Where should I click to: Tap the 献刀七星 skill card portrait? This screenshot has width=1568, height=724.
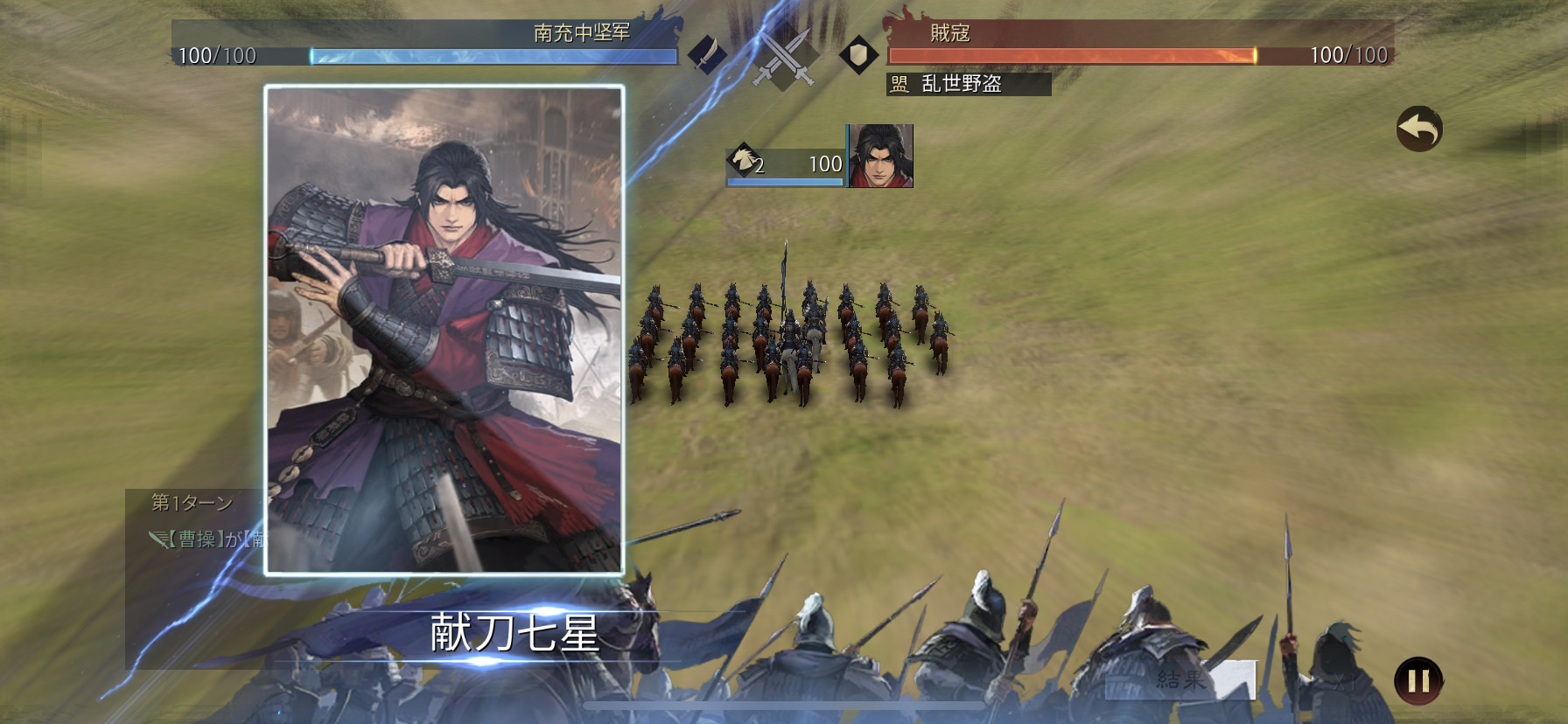pos(444,331)
